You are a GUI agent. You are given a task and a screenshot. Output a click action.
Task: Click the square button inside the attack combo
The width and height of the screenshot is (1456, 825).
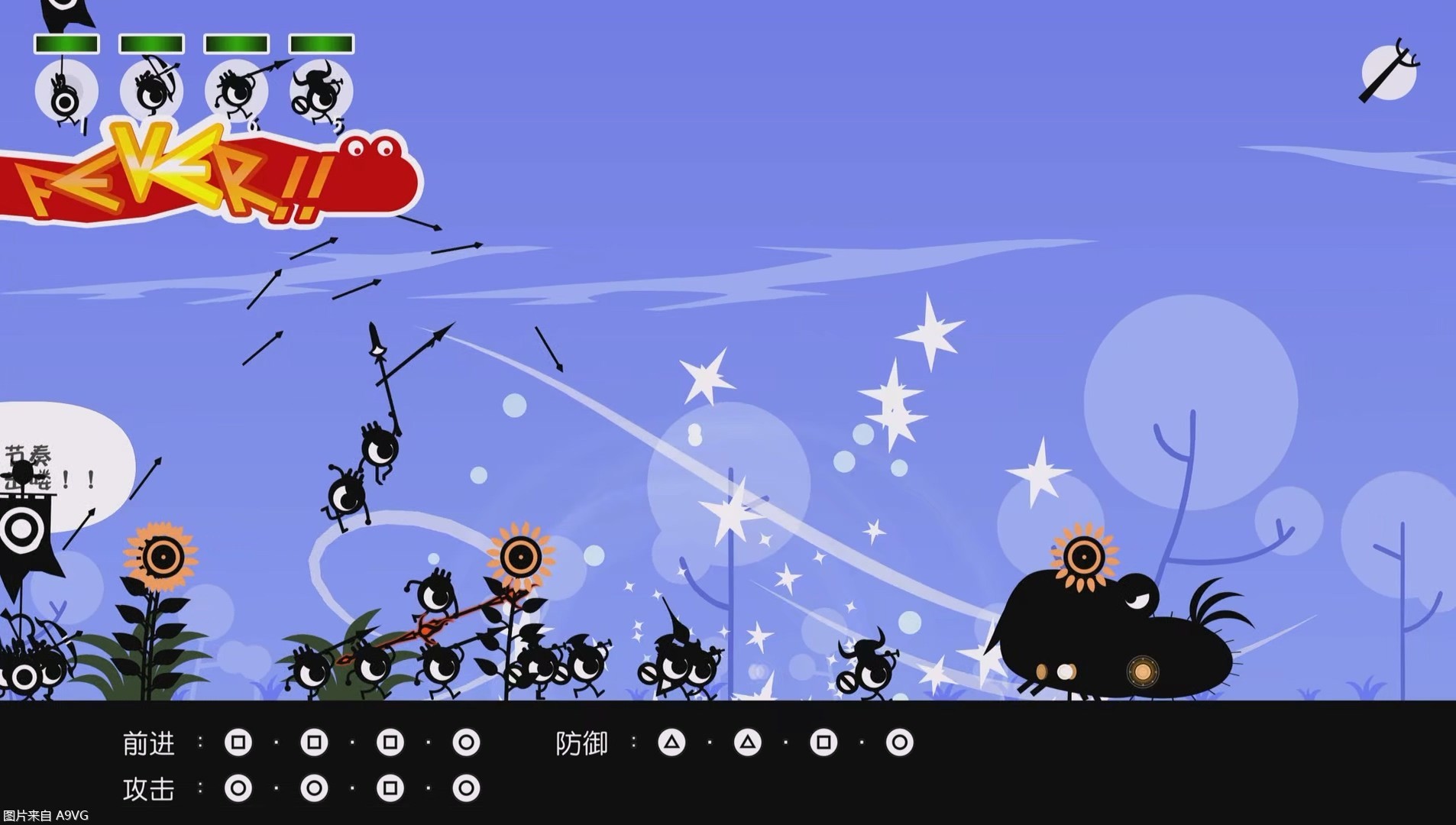tap(391, 789)
